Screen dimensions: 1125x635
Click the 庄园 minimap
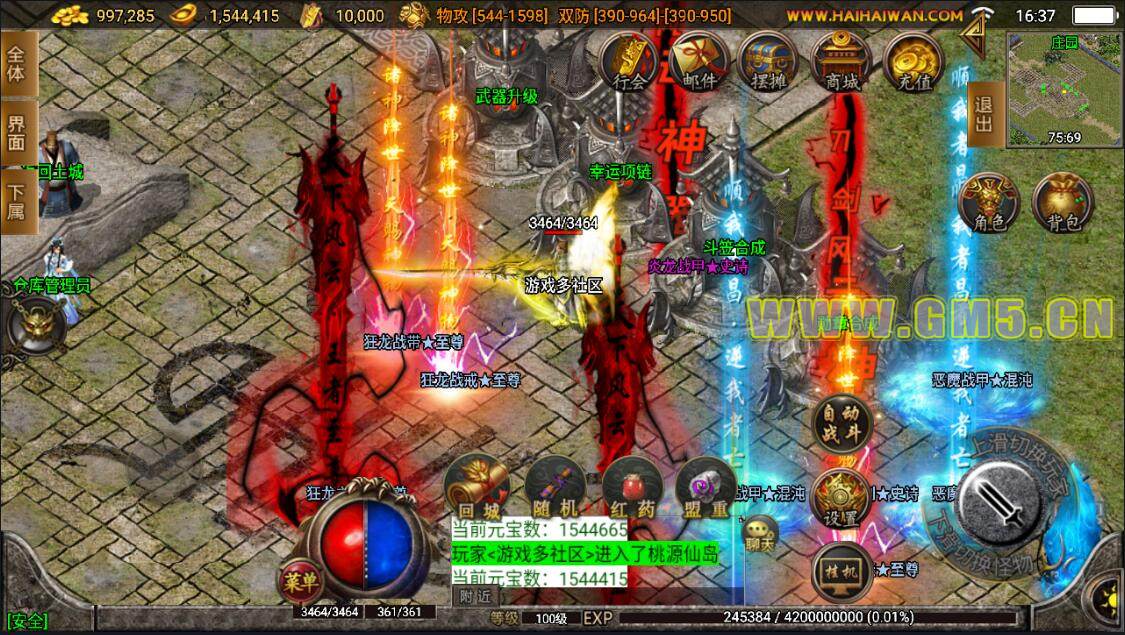click(1064, 87)
